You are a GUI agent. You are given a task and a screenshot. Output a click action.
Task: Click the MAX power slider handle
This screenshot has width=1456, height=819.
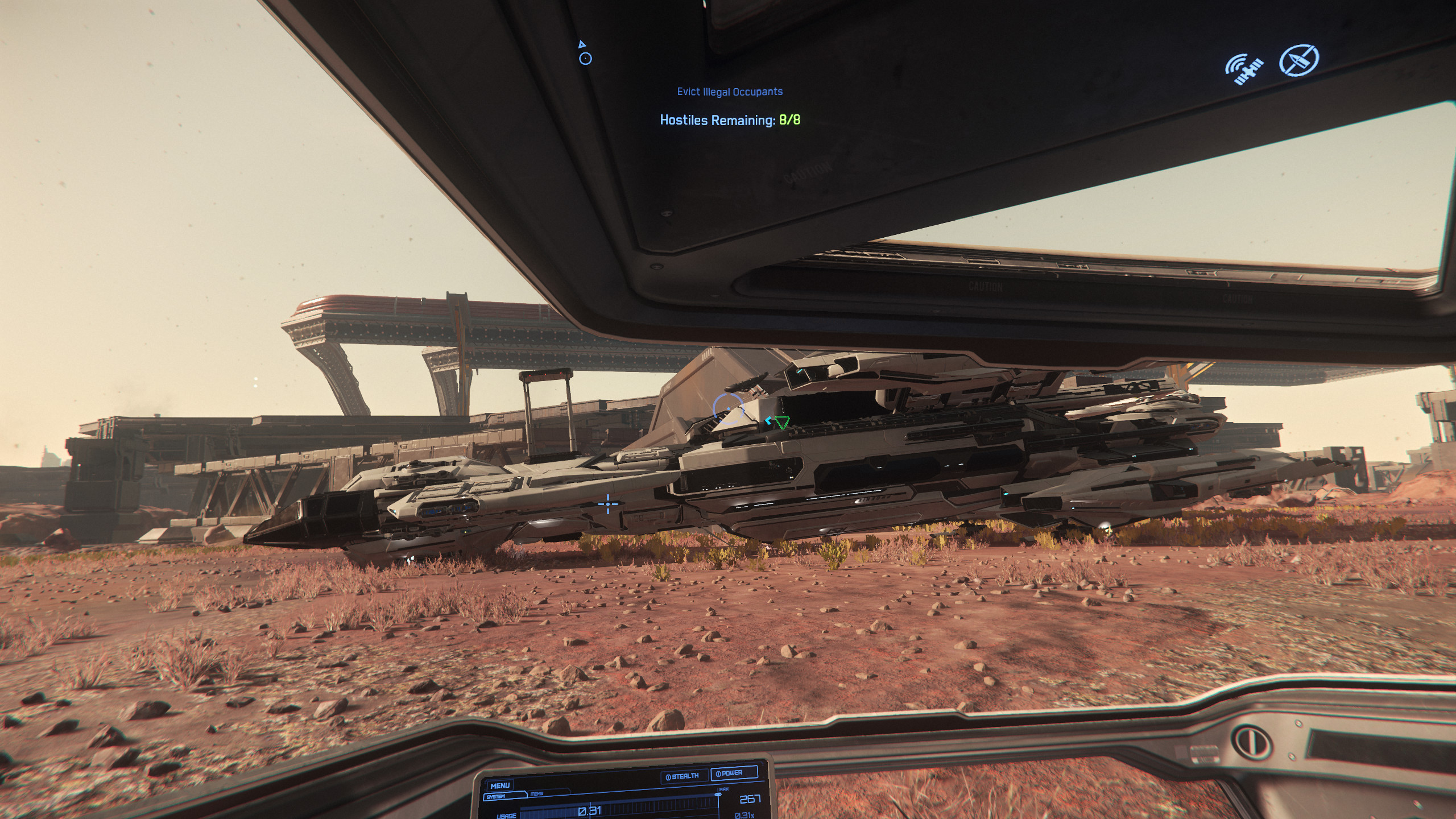pyautogui.click(x=718, y=795)
